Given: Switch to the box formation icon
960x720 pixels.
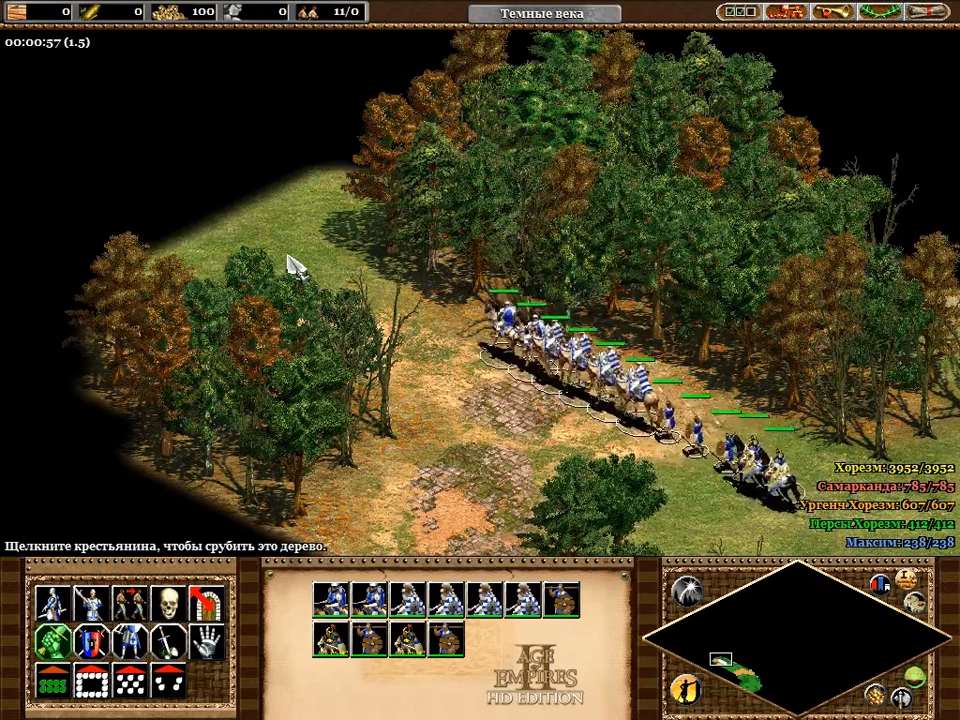Looking at the screenshot, I should coord(92,680).
